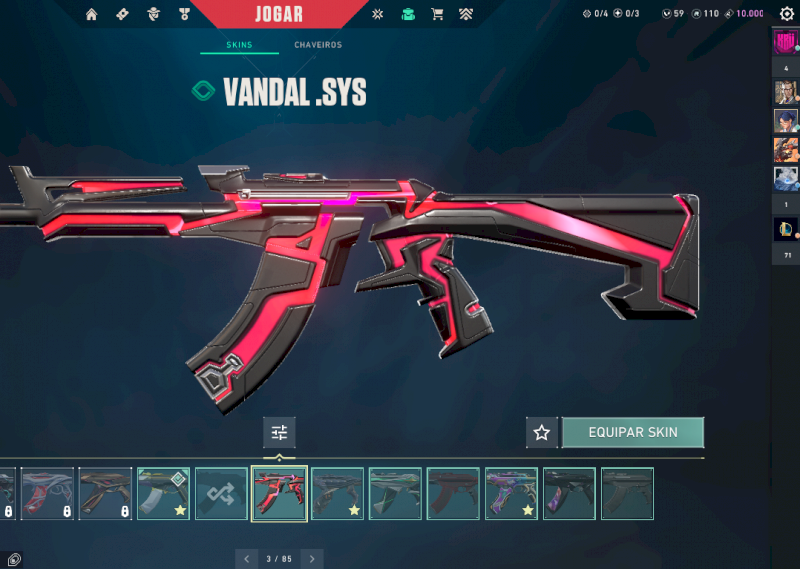Open the battle pass ticket icon
The height and width of the screenshot is (569, 800).
122,14
